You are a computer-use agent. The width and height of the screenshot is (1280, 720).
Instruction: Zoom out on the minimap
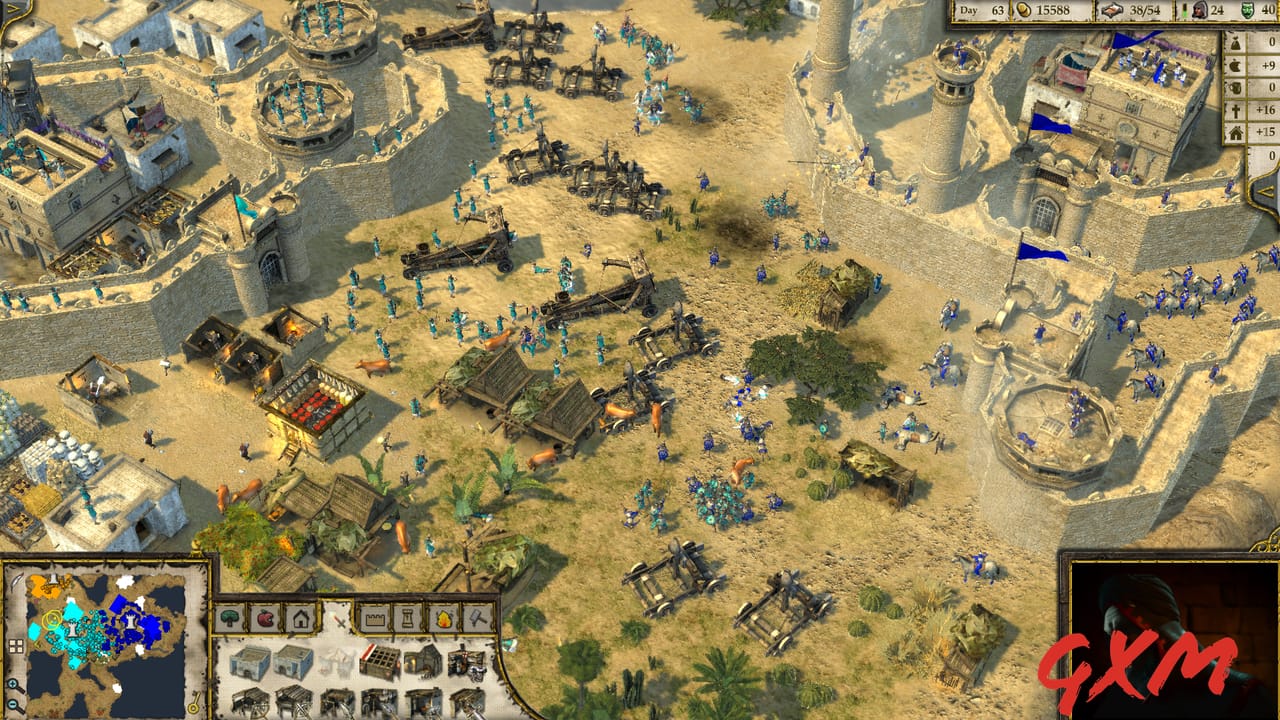coord(12,703)
